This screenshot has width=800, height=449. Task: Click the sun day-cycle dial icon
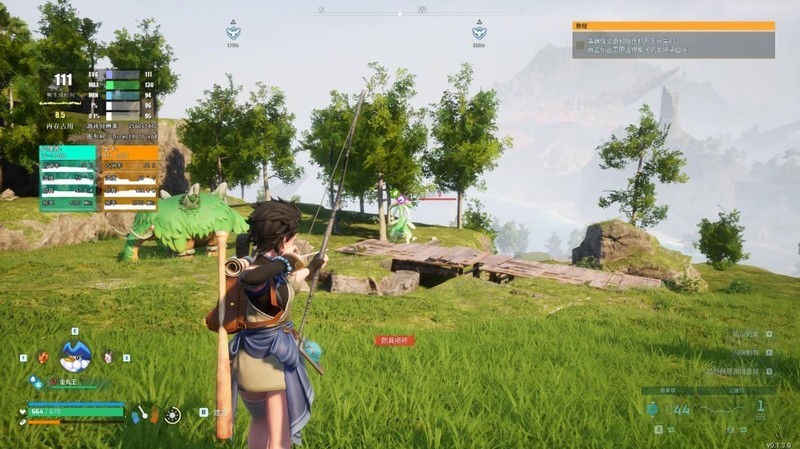coord(173,414)
